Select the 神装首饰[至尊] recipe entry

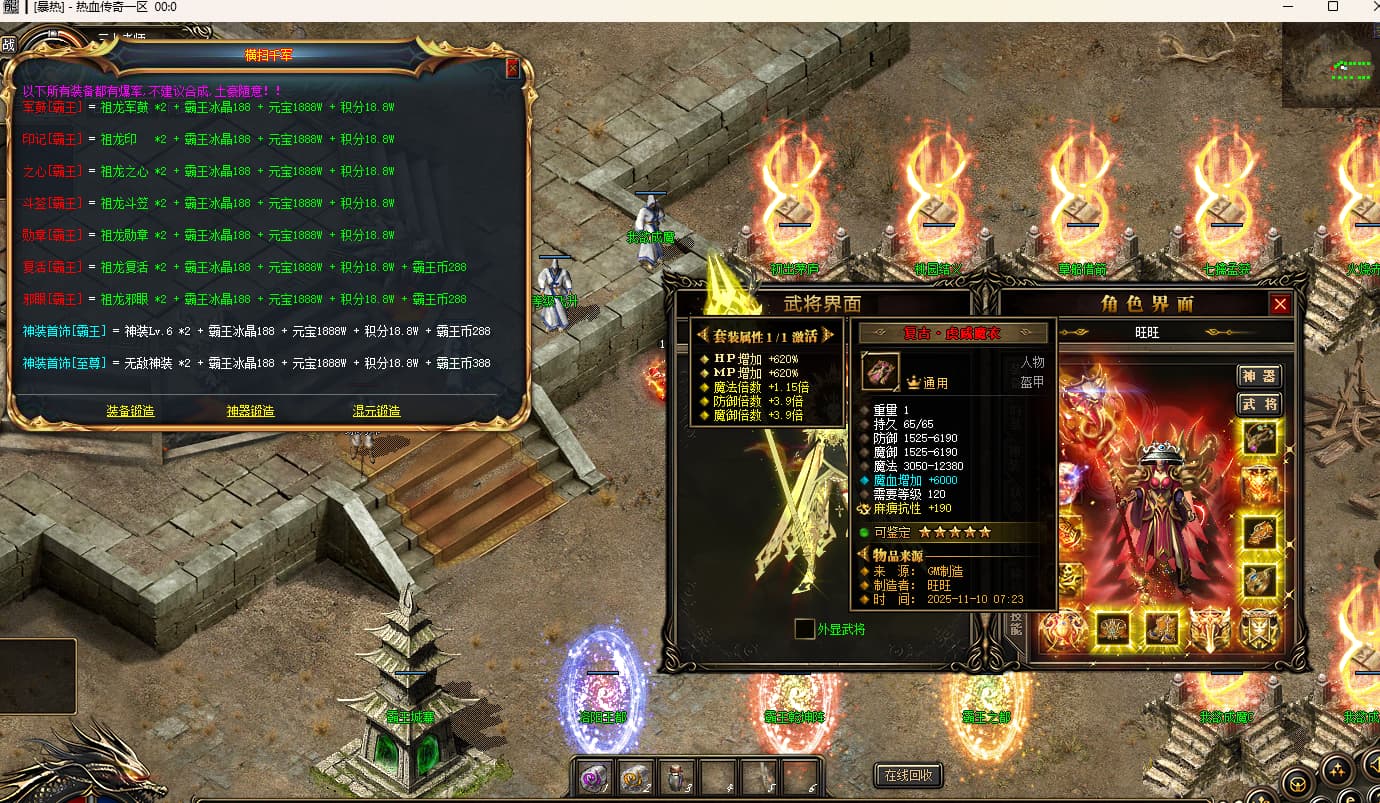point(66,363)
